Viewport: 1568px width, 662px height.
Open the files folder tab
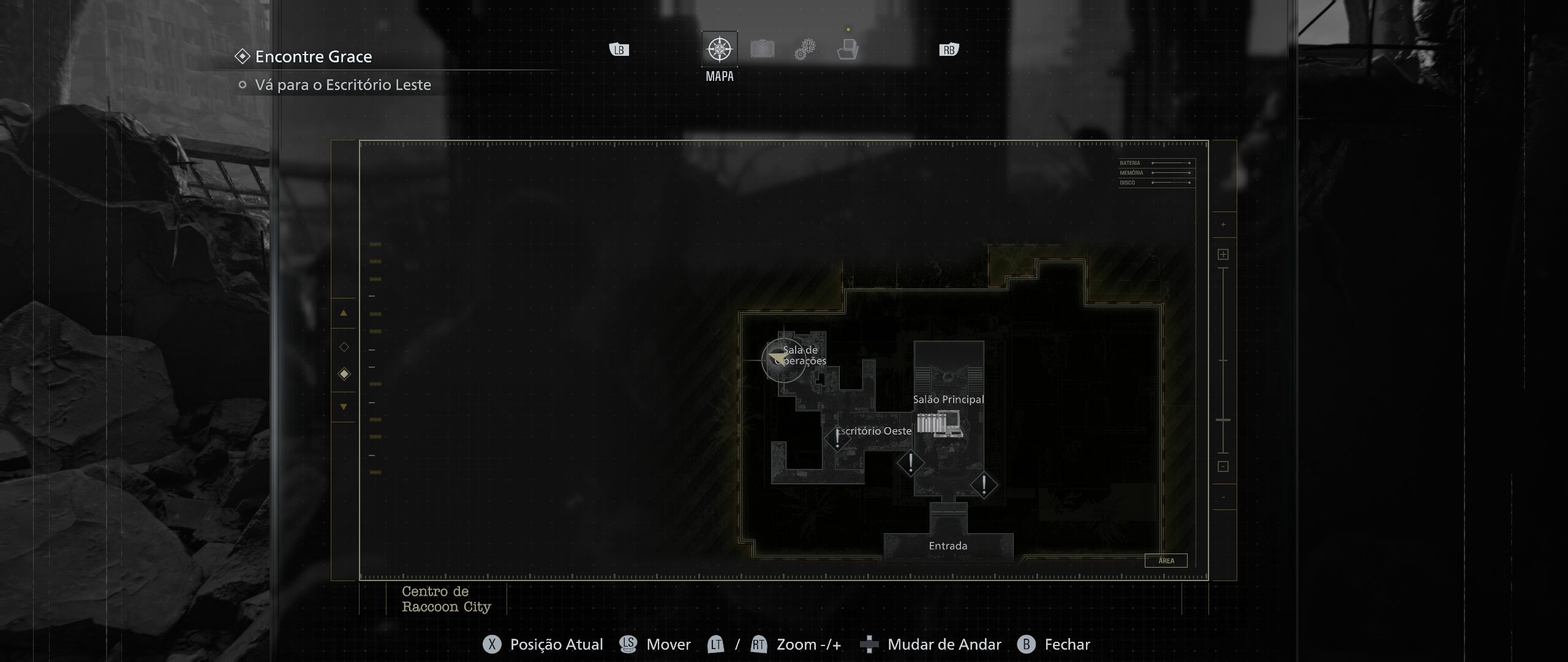click(x=848, y=49)
